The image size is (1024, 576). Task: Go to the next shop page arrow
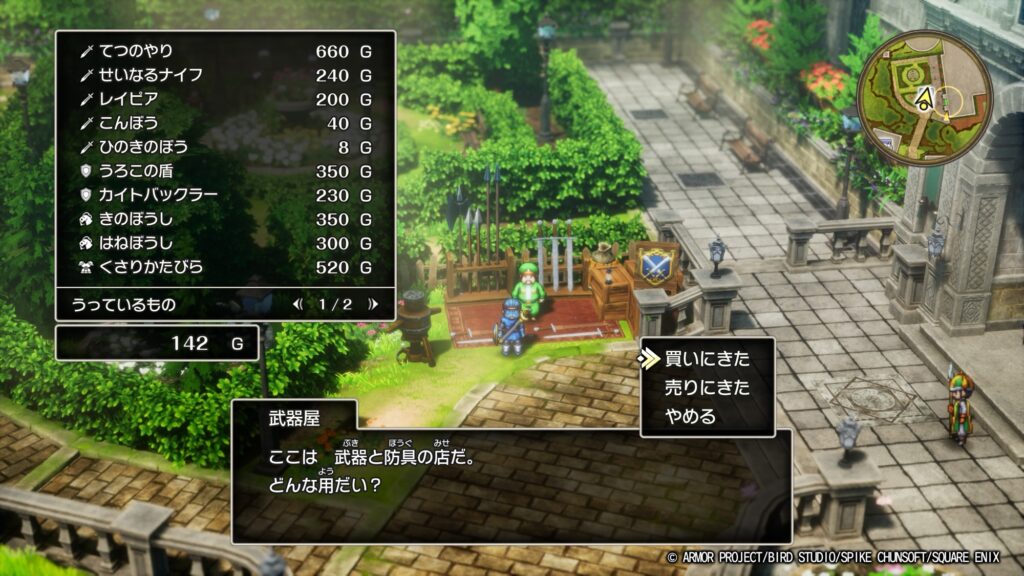click(373, 304)
